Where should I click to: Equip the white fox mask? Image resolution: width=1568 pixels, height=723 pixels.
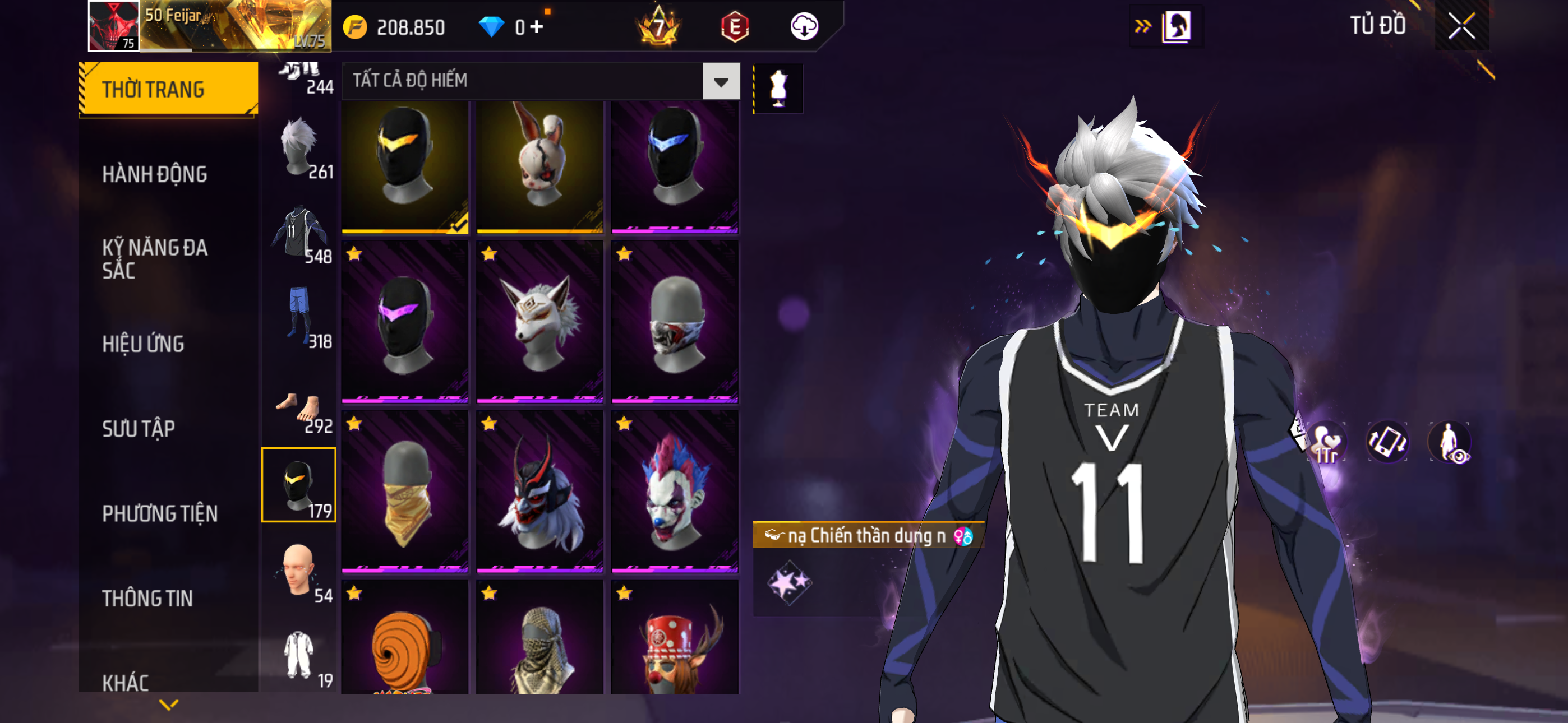tap(540, 323)
